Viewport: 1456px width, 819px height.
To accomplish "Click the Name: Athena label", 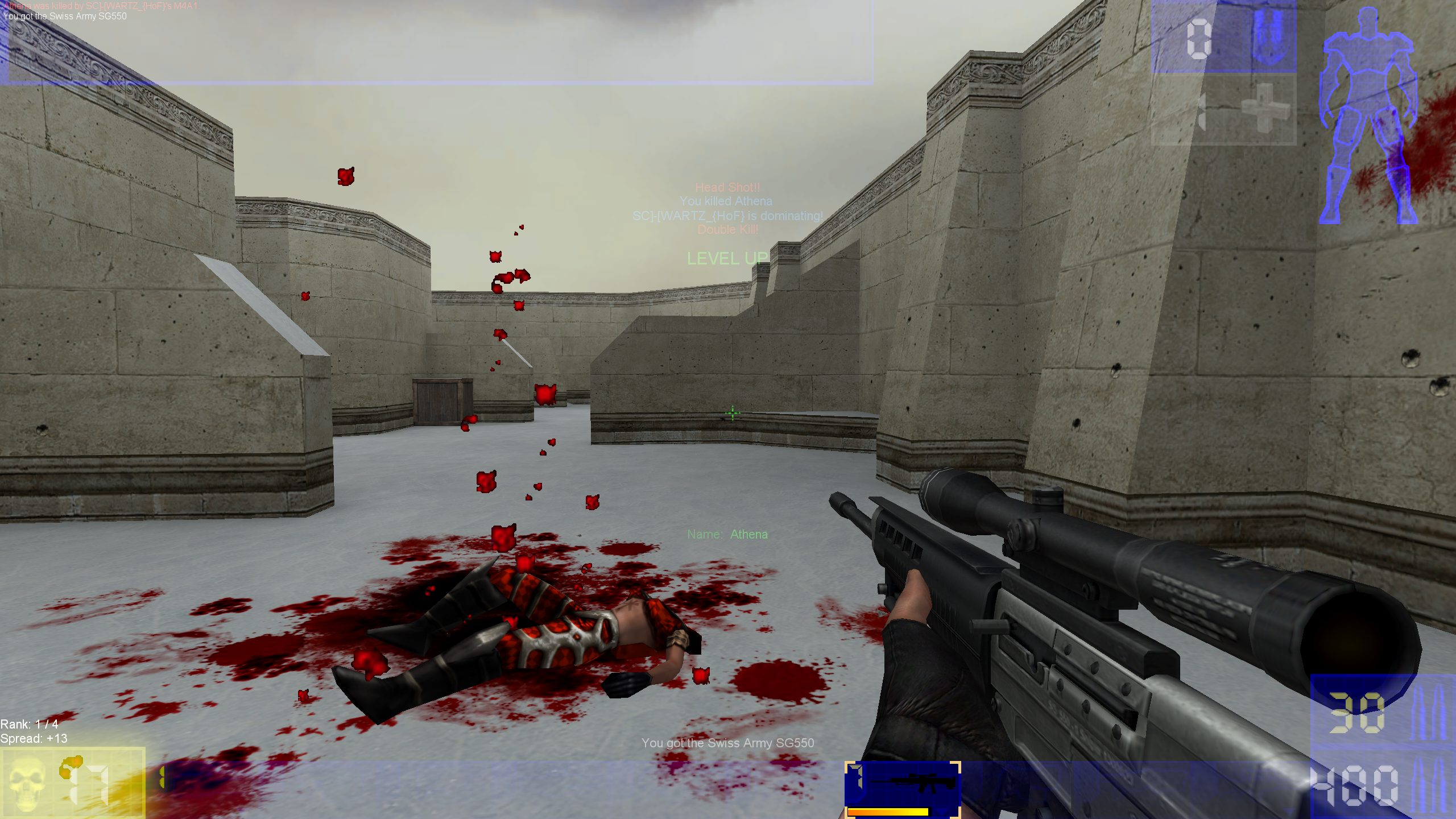I will click(x=728, y=535).
